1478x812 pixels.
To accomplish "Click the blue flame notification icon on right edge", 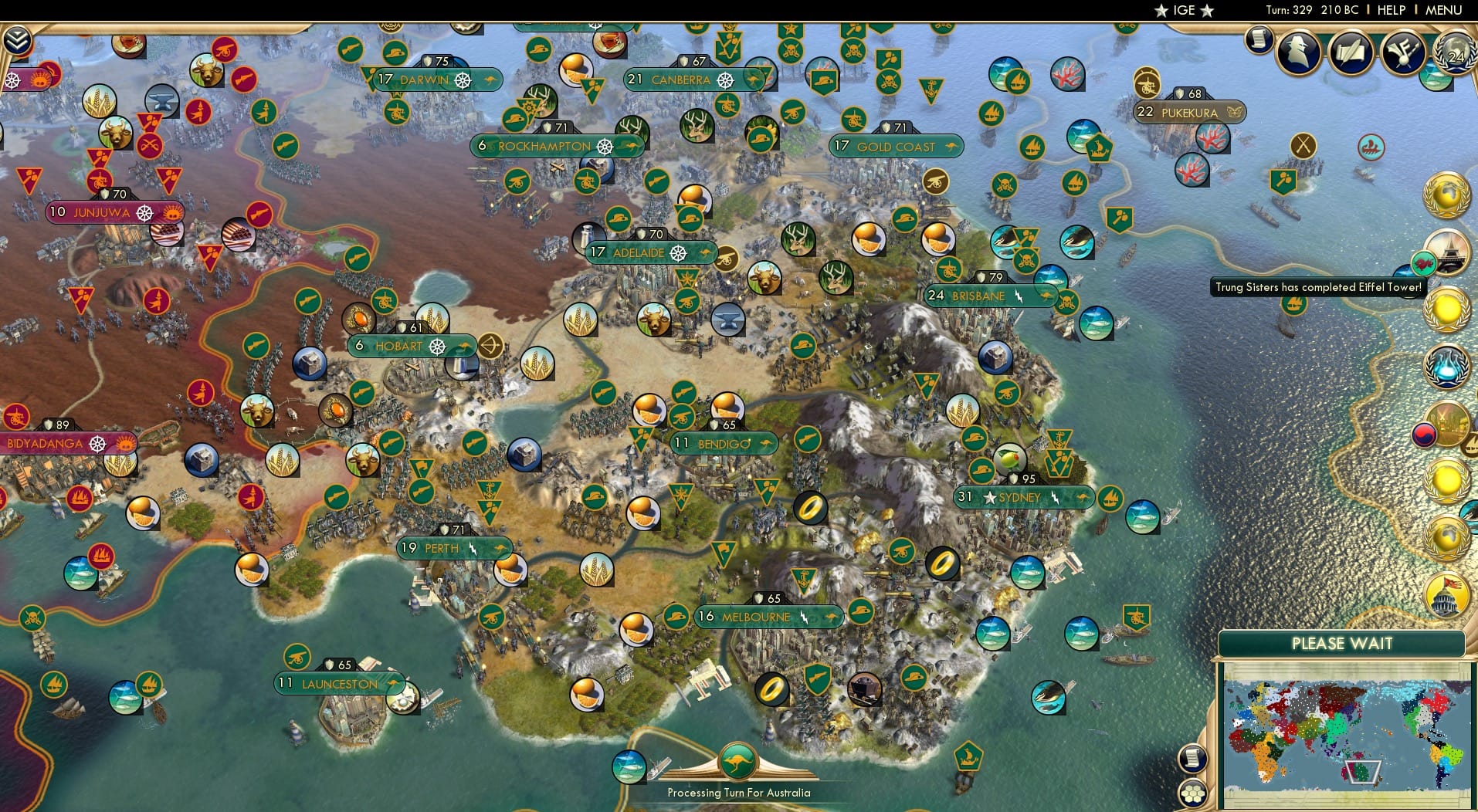I will [x=1447, y=366].
